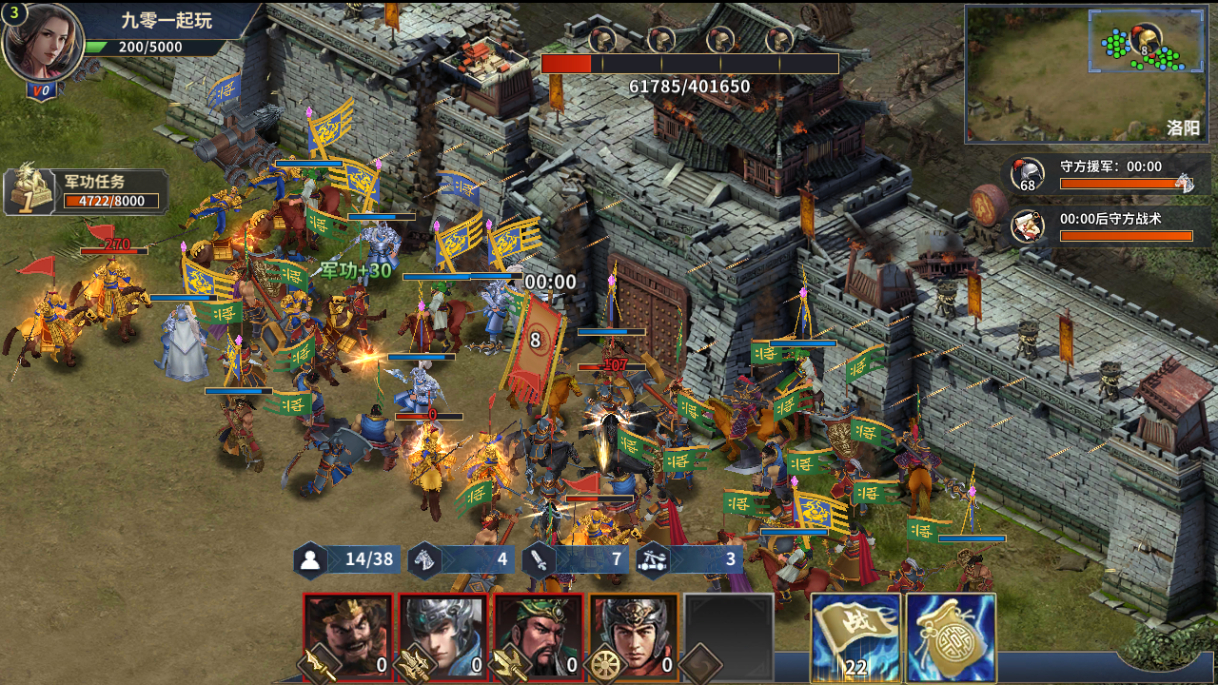Open the 守方援军 reinforcements panel

coord(1102,174)
